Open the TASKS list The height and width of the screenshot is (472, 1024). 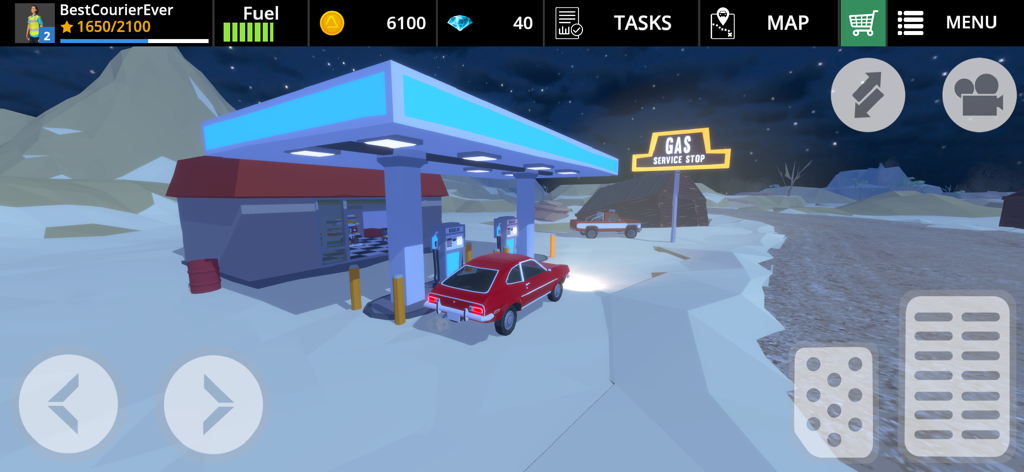(x=614, y=23)
